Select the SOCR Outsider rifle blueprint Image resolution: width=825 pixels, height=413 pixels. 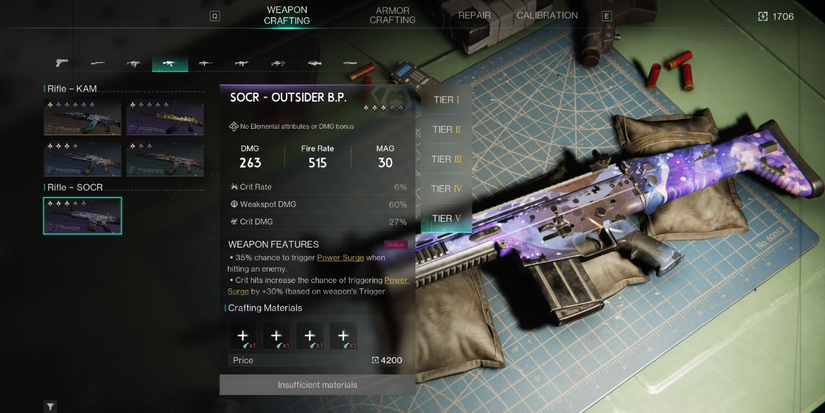click(x=82, y=216)
